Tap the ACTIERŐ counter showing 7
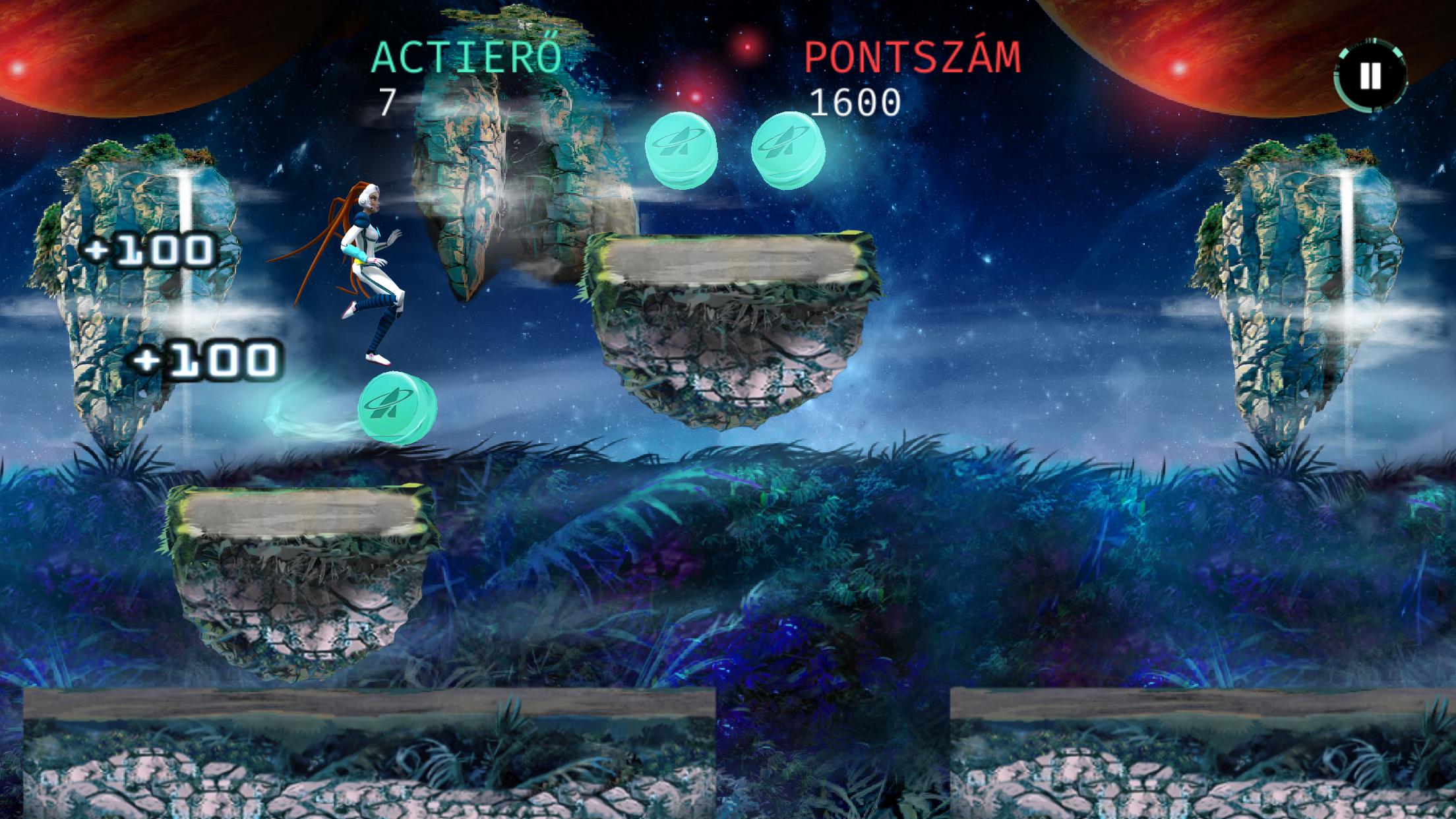 pos(389,102)
